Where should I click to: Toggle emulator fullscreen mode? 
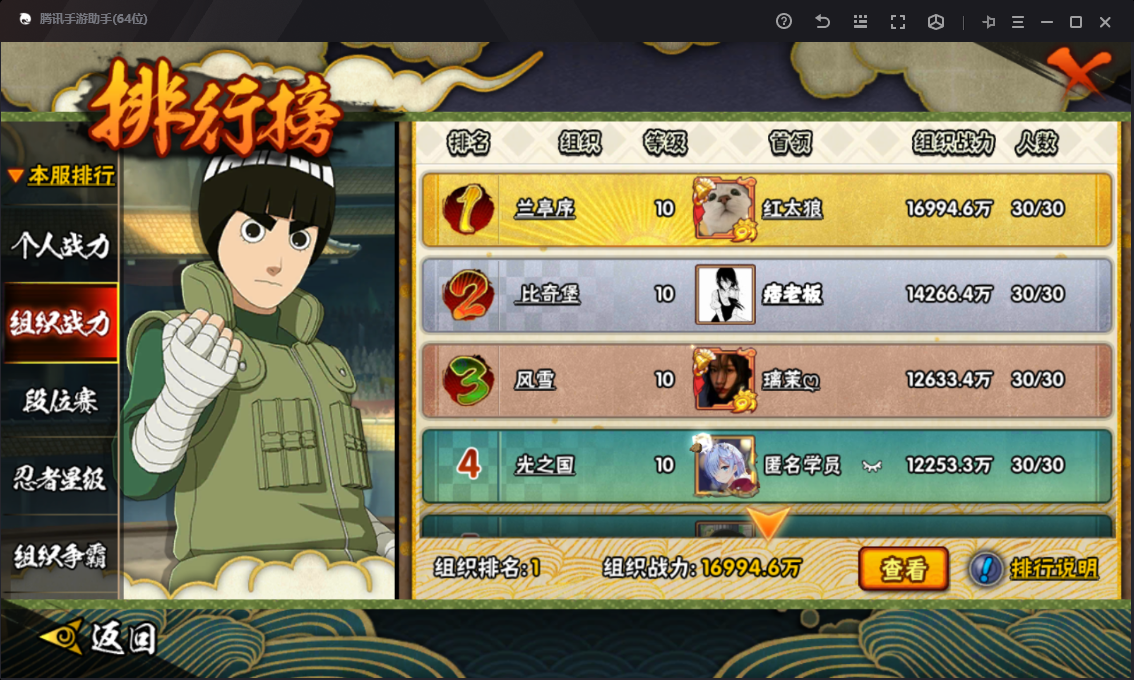click(x=898, y=22)
